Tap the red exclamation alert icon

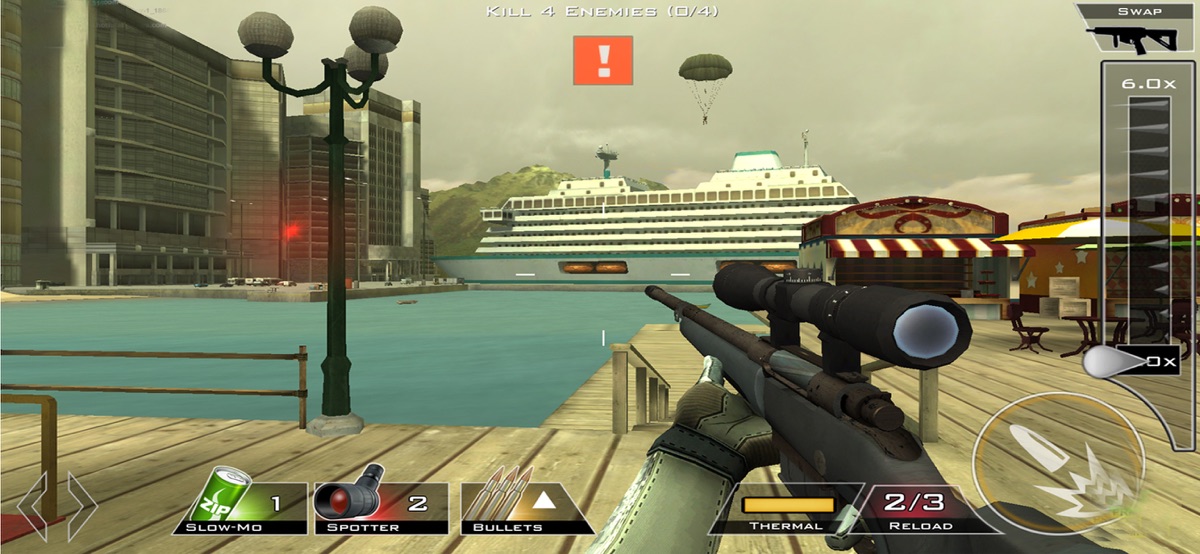[603, 60]
